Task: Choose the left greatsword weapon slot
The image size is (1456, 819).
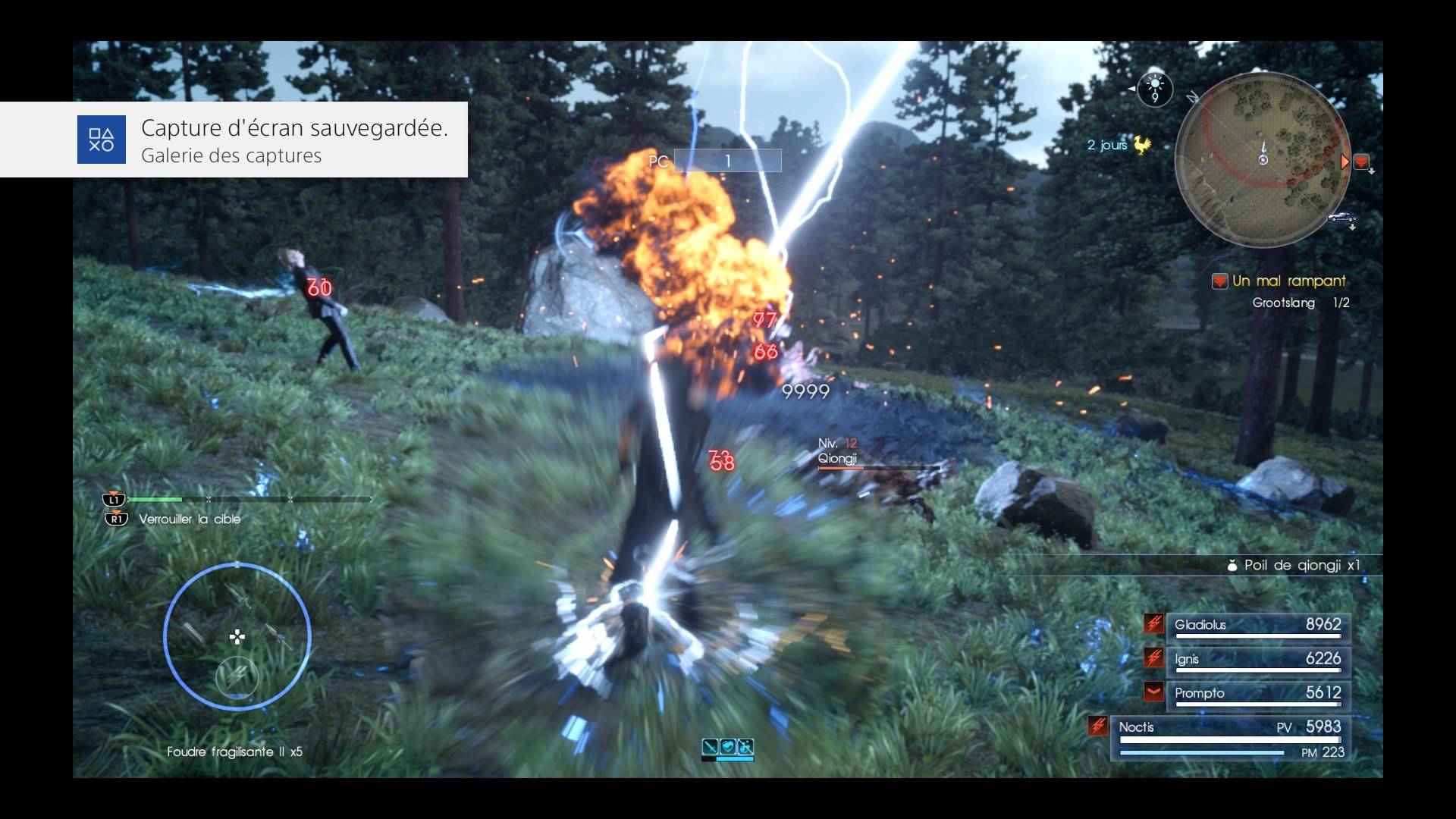Action: click(x=192, y=632)
